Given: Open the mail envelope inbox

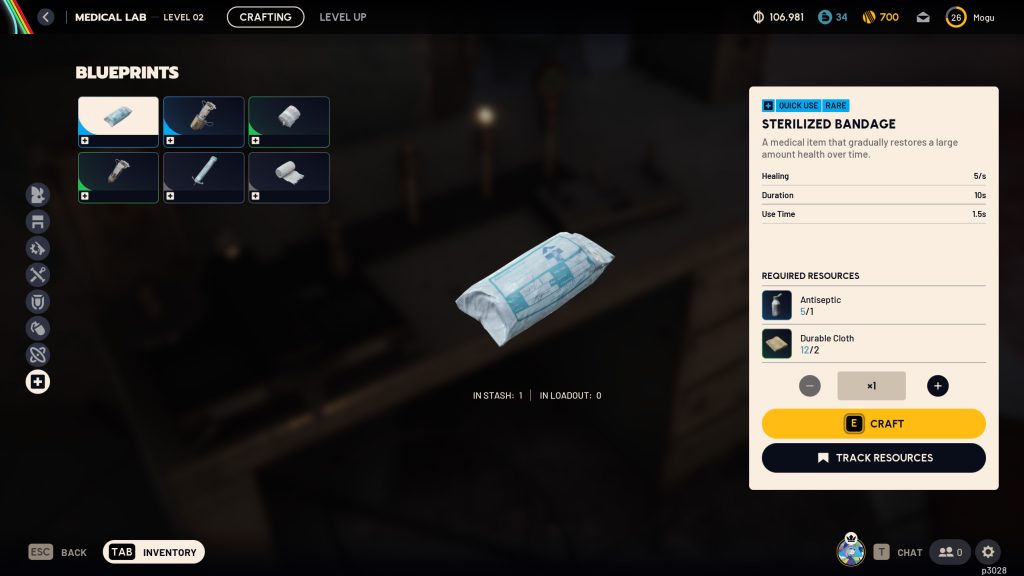Looking at the screenshot, I should [923, 17].
